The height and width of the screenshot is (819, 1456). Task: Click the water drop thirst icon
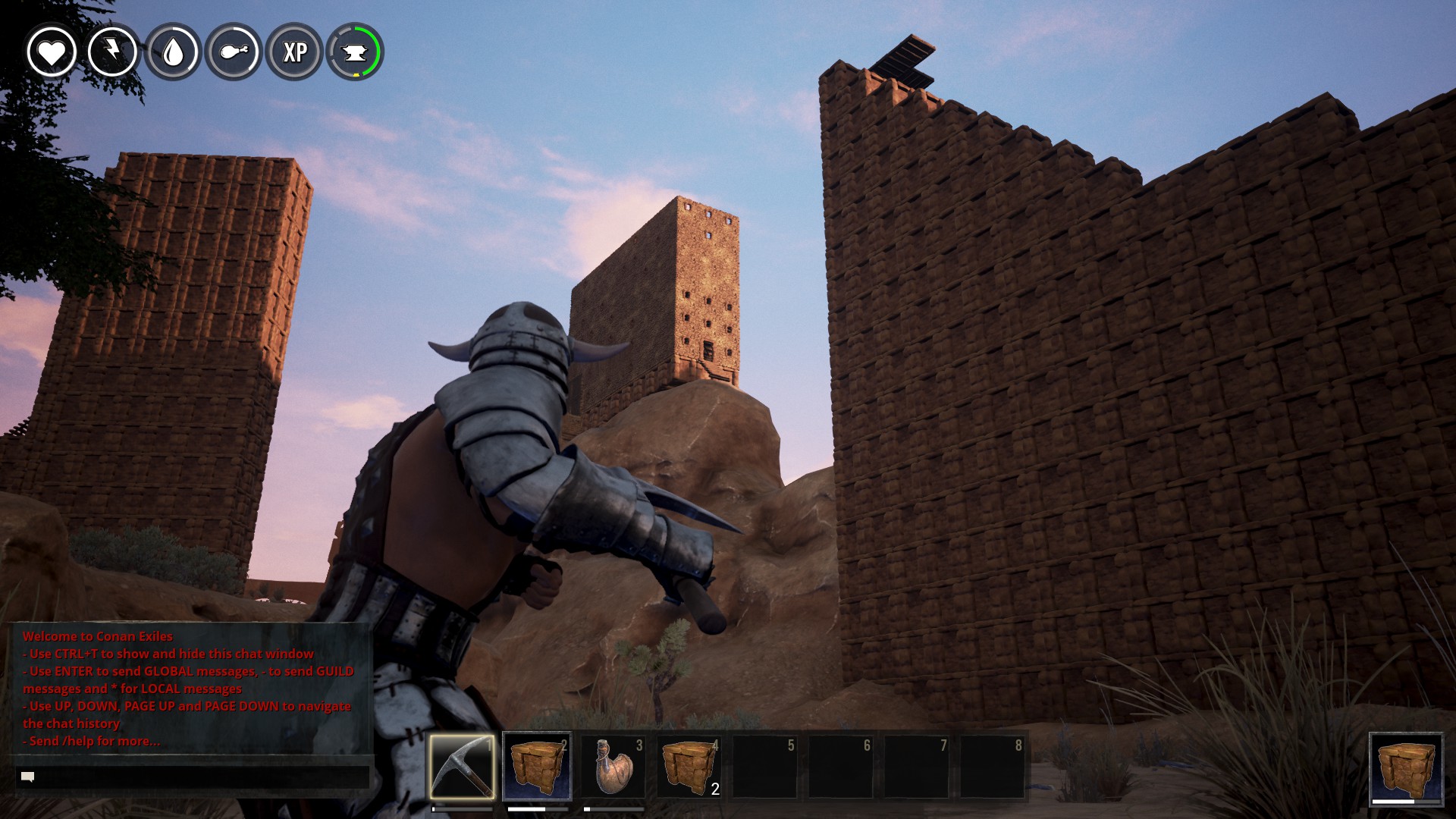pyautogui.click(x=174, y=52)
